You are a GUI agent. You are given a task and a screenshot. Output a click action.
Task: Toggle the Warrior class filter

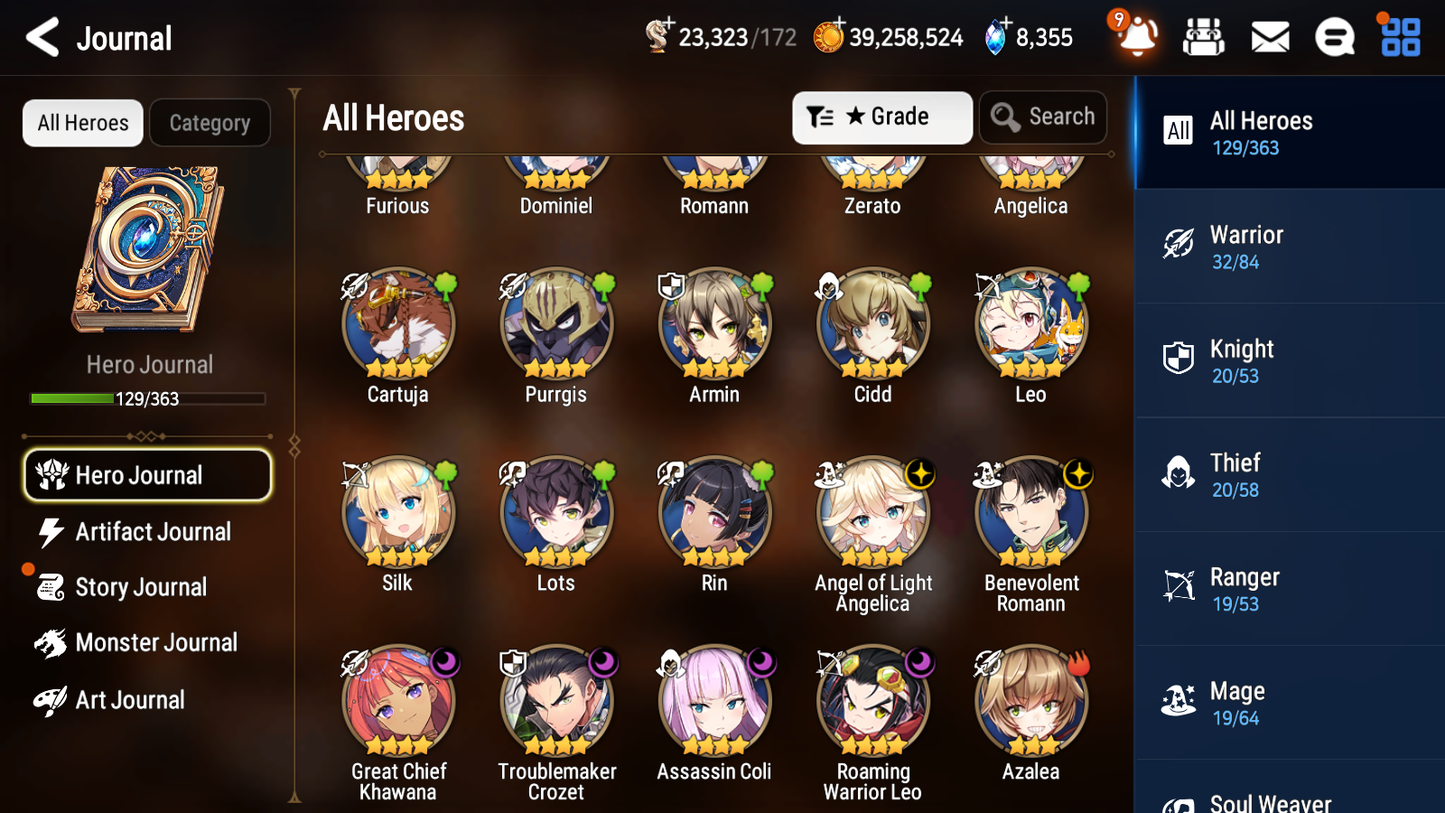click(1289, 246)
